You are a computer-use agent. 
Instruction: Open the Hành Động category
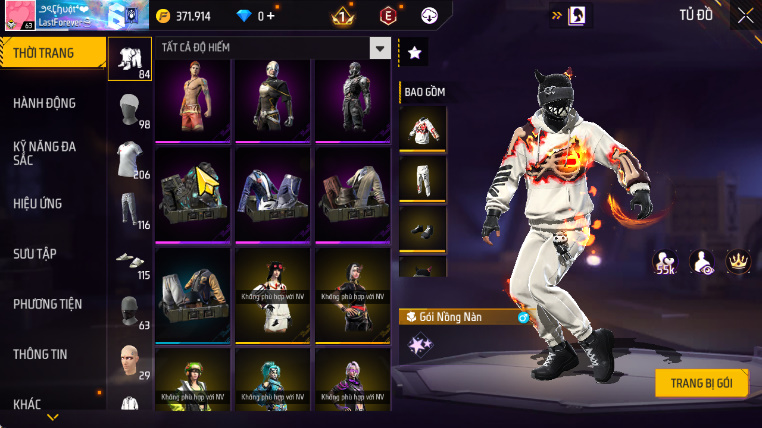pyautogui.click(x=45, y=103)
